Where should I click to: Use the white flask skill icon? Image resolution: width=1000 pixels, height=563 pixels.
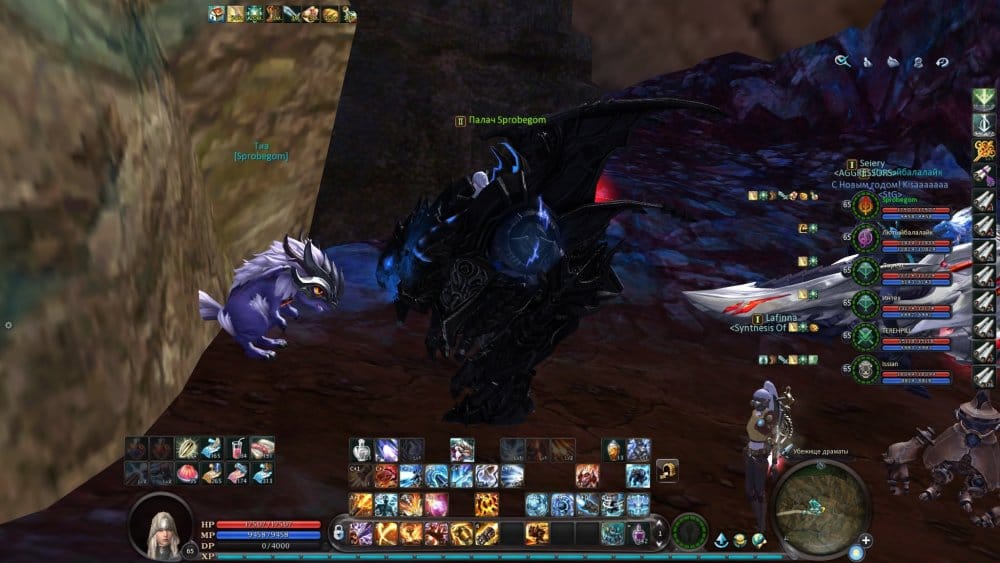pyautogui.click(x=362, y=449)
